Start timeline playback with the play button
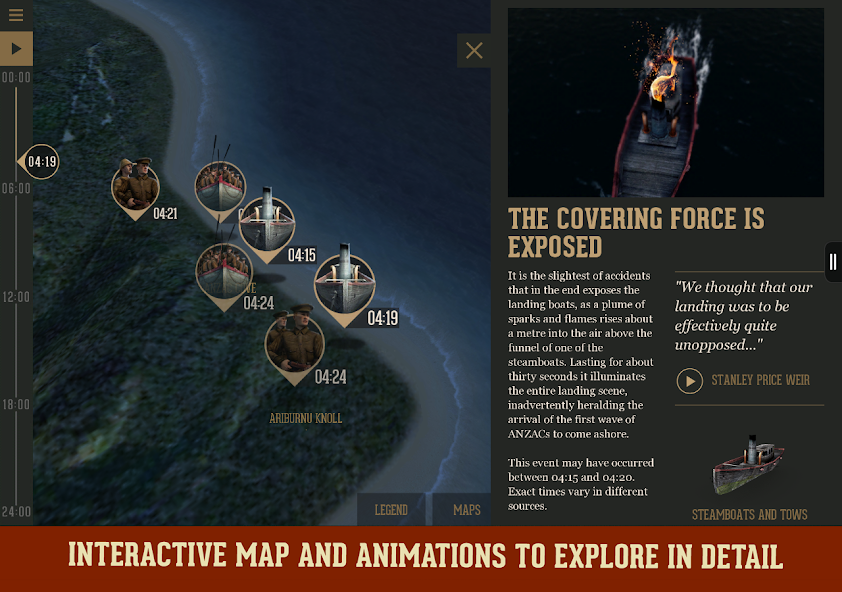This screenshot has height=592, width=842. pyautogui.click(x=16, y=48)
